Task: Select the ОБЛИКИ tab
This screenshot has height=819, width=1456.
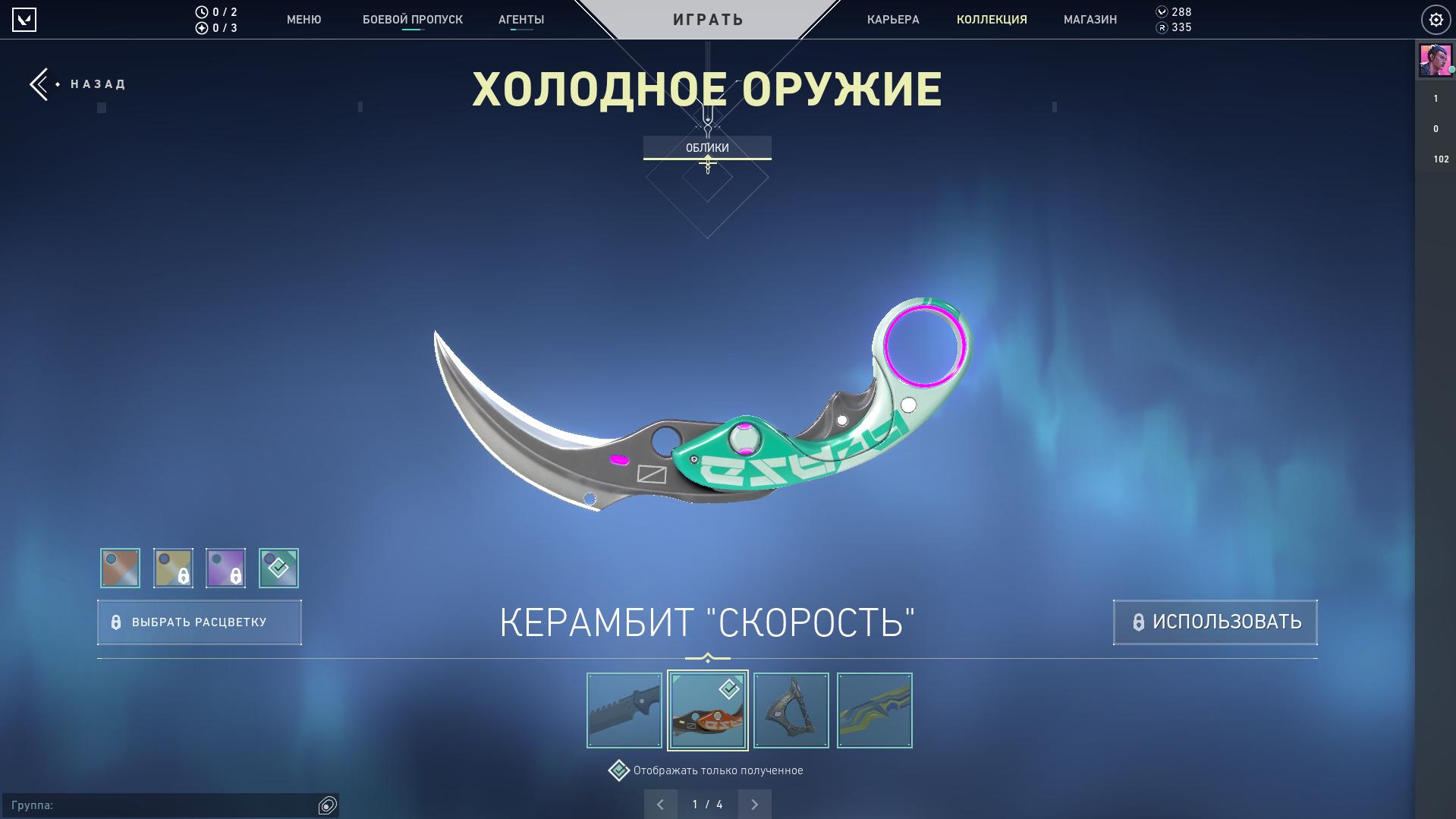Action: (x=707, y=147)
